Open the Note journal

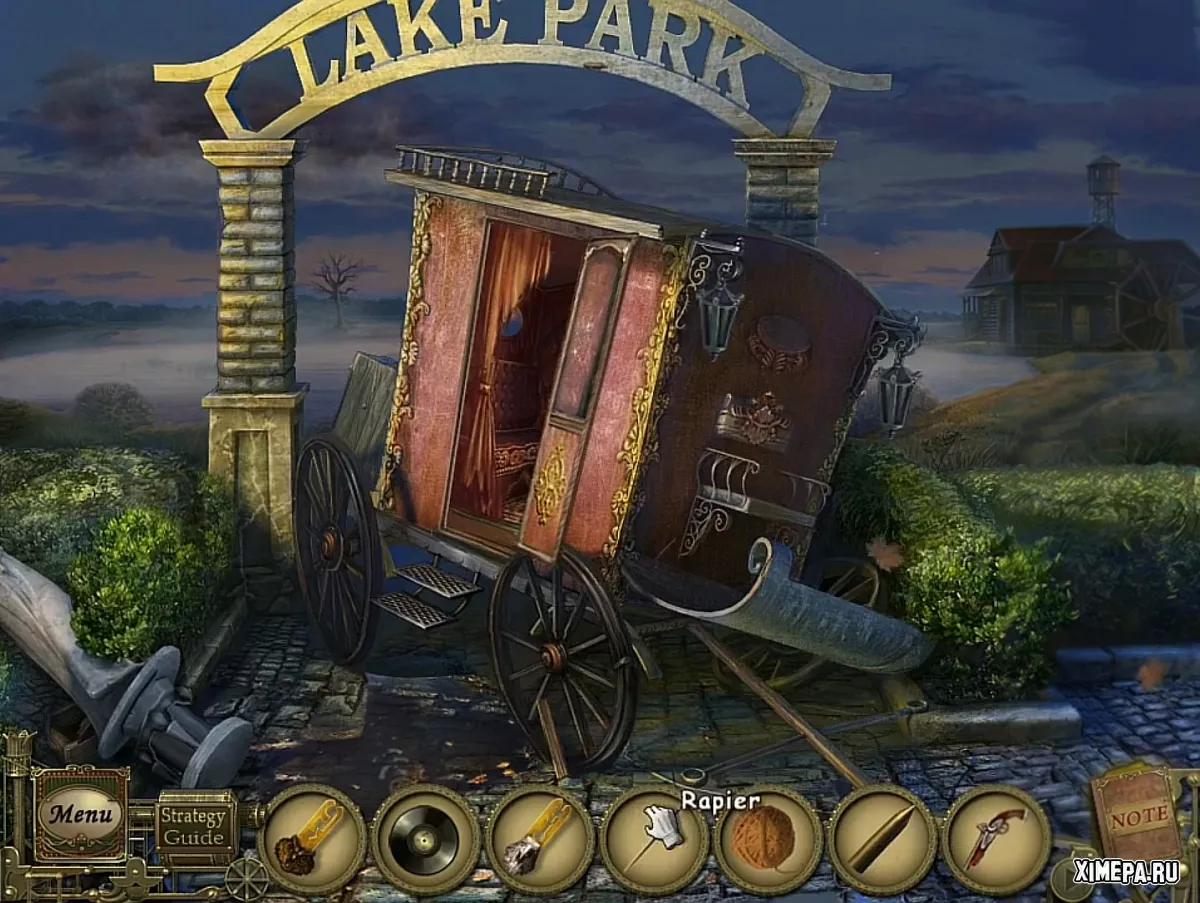(x=1138, y=815)
